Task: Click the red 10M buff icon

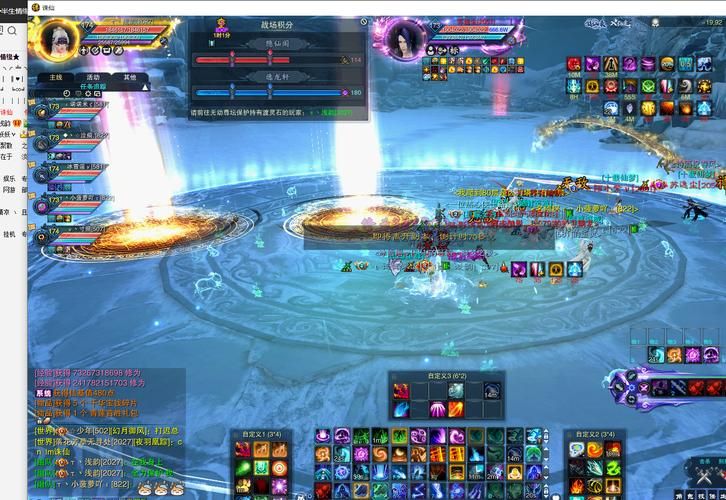Action: [574, 65]
